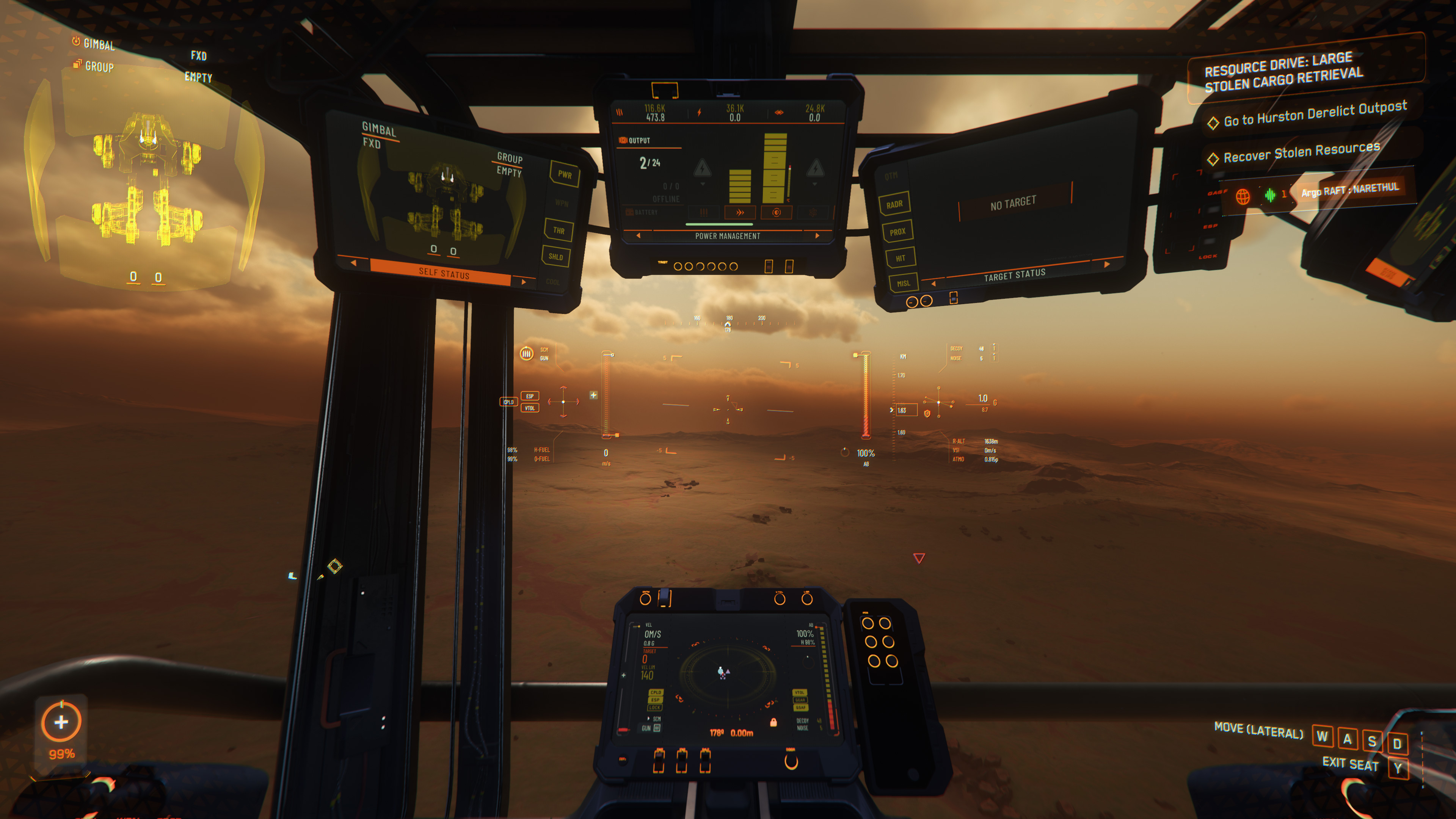Screen dimensions: 1456x819
Task: Select the HIT button on Target Status display
Action: pos(900,258)
